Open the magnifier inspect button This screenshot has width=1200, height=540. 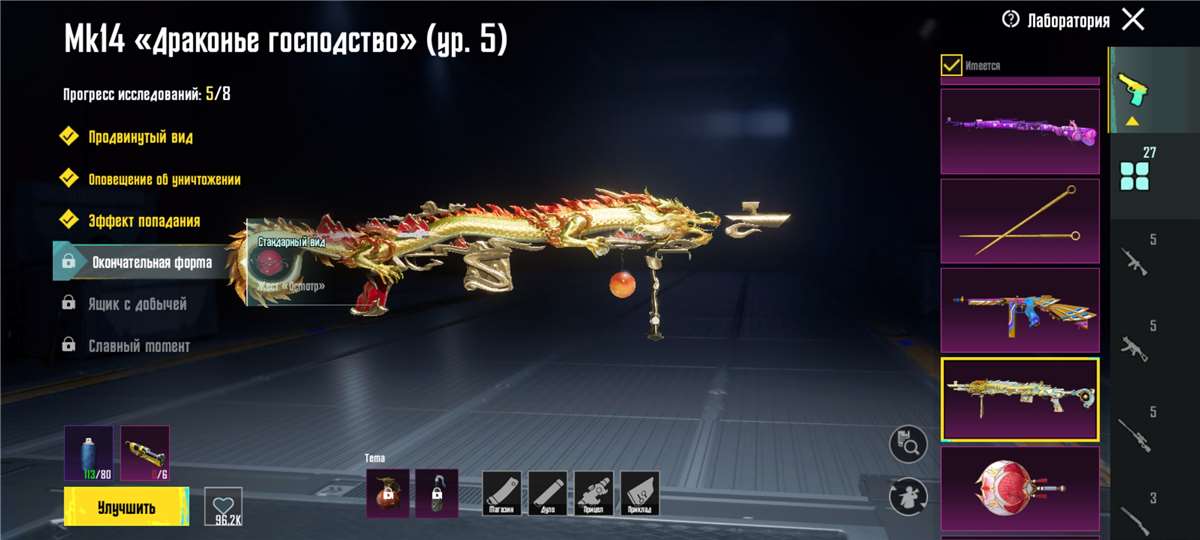(x=909, y=444)
